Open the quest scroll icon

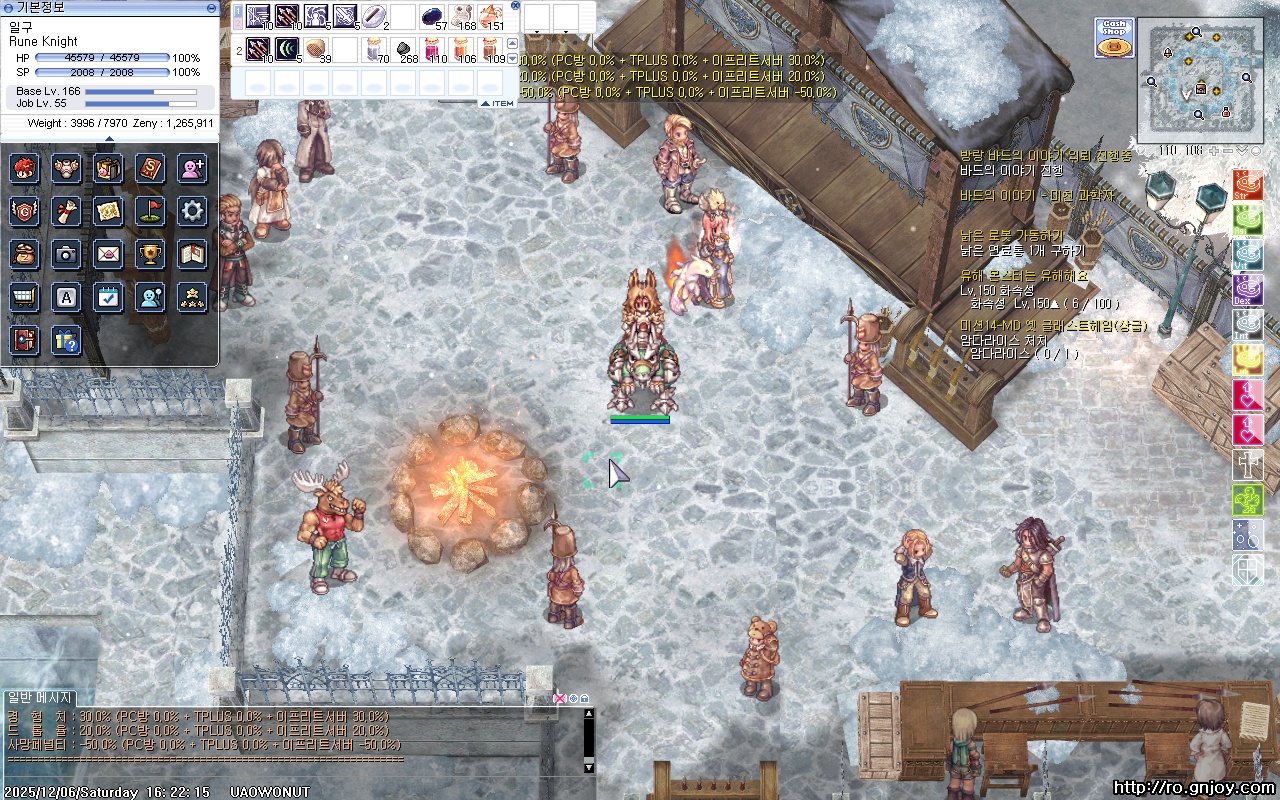point(66,211)
